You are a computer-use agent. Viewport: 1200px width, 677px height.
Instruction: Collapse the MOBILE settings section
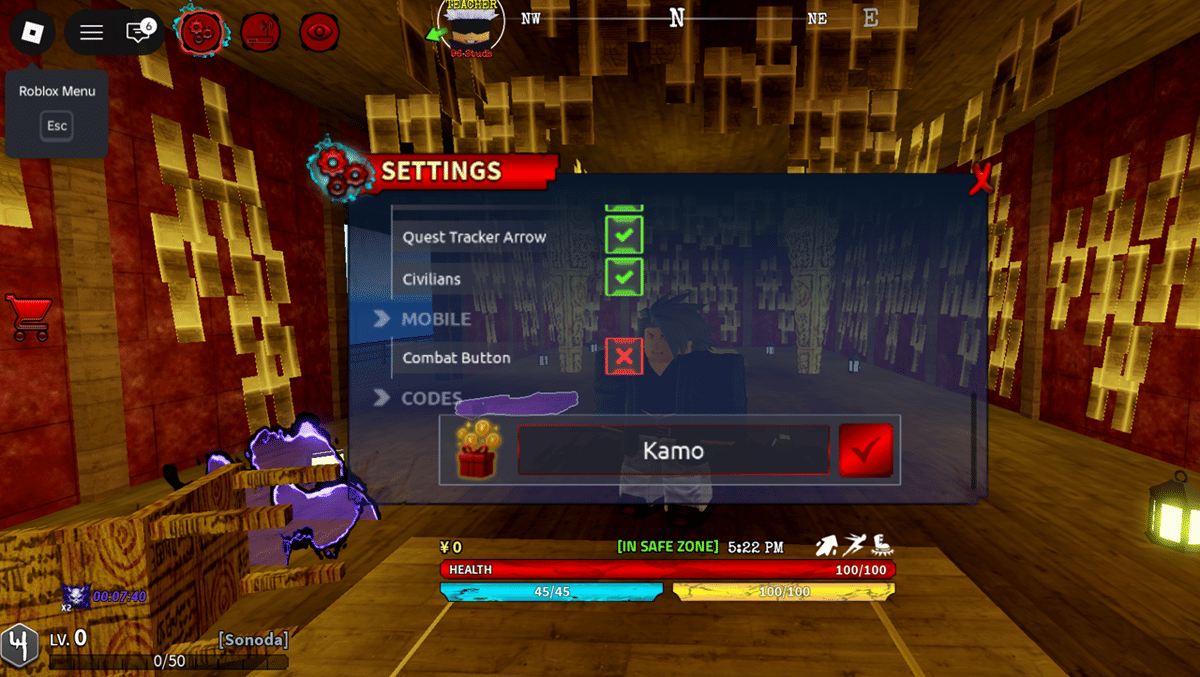pos(381,319)
